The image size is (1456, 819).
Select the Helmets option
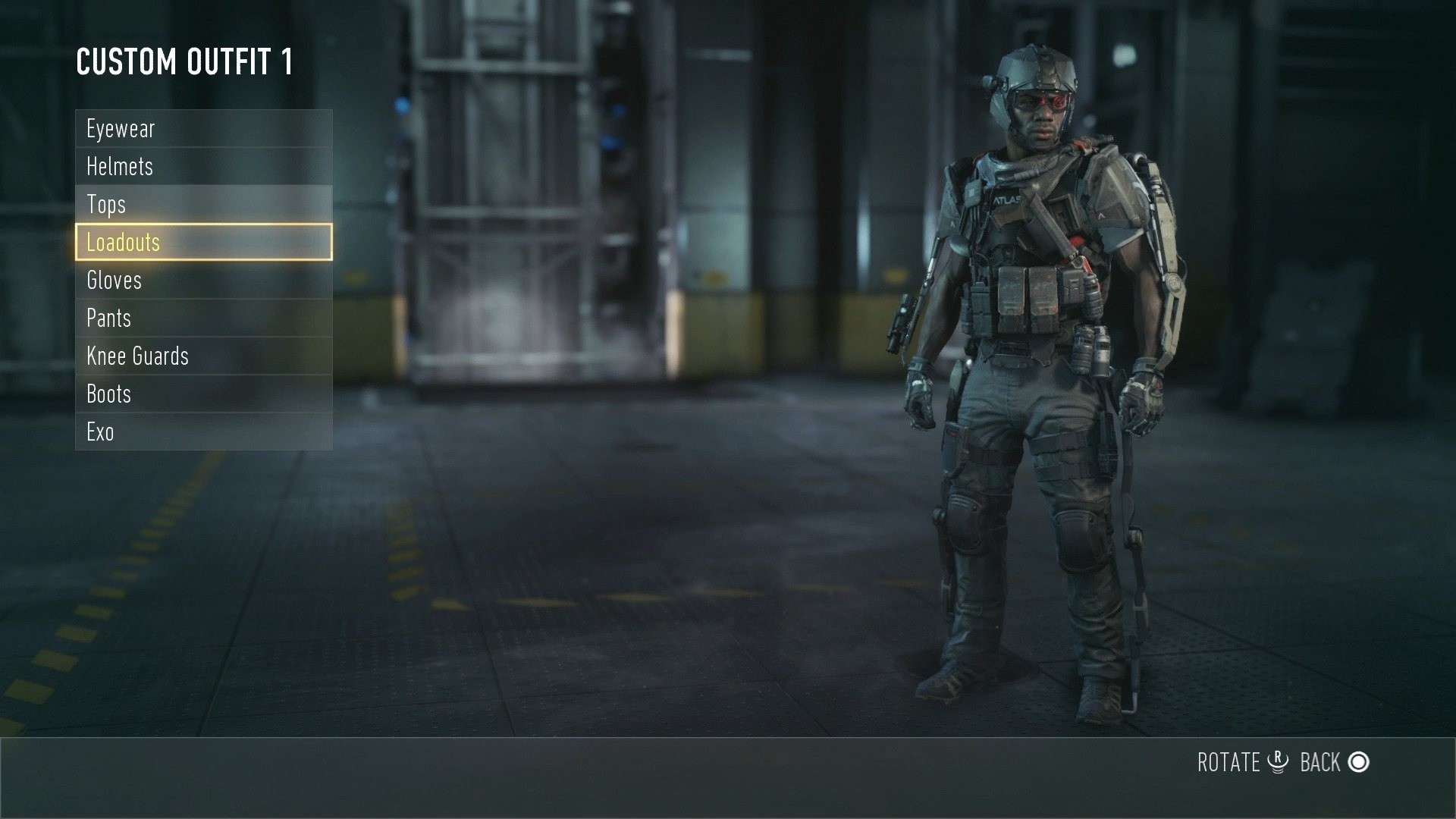[119, 166]
